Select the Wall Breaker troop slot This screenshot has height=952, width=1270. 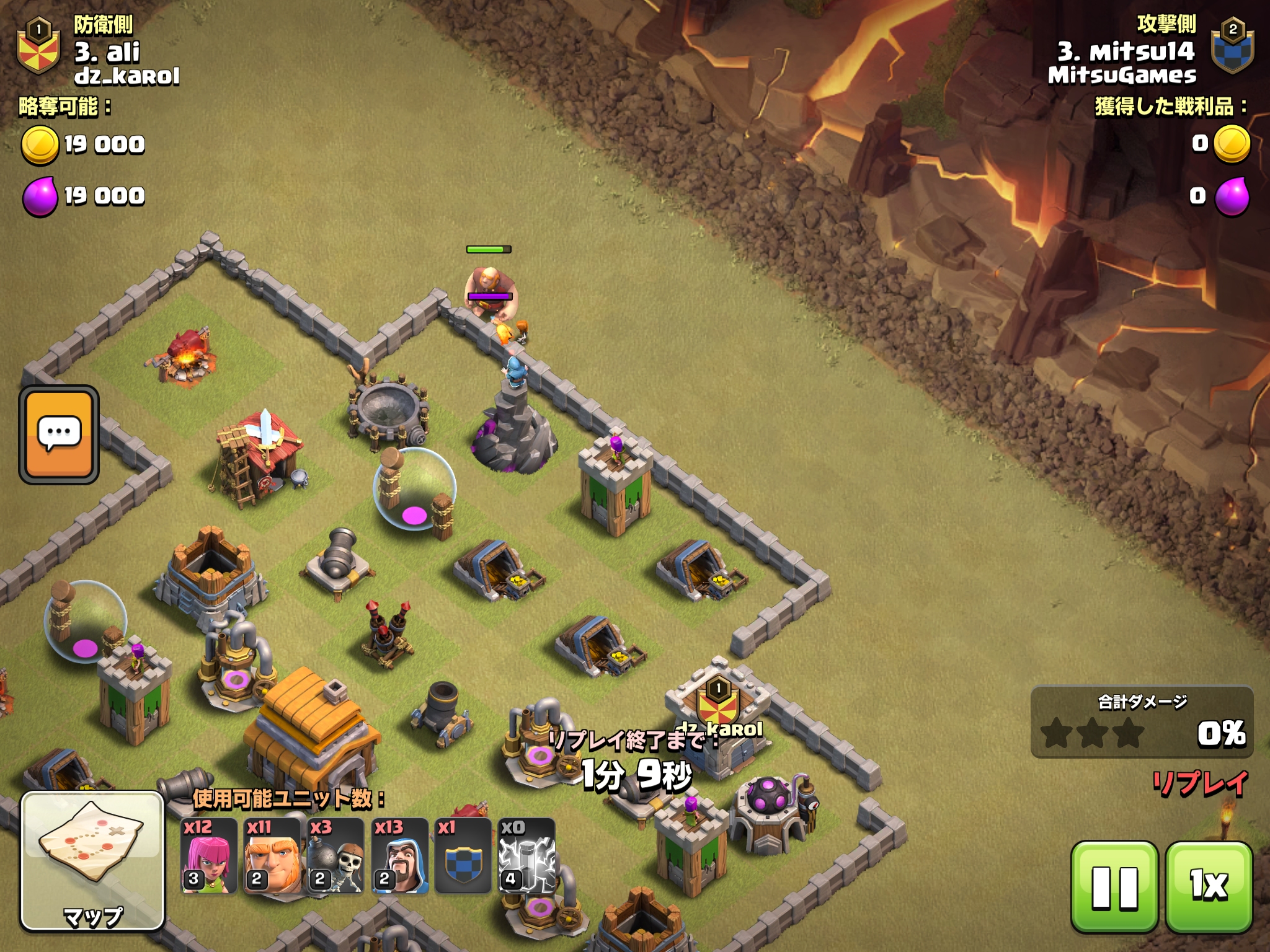pos(335,856)
